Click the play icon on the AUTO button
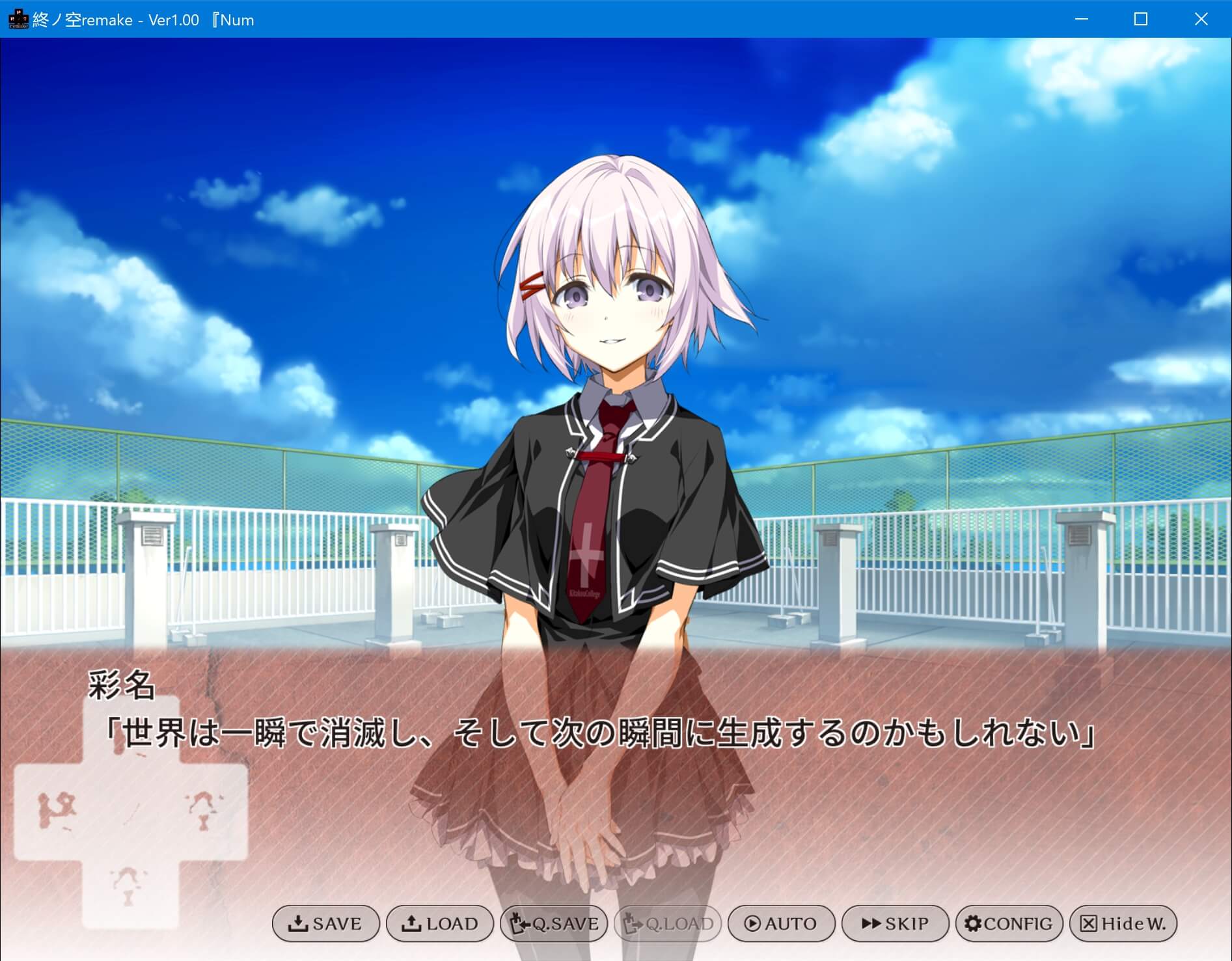 [x=752, y=924]
